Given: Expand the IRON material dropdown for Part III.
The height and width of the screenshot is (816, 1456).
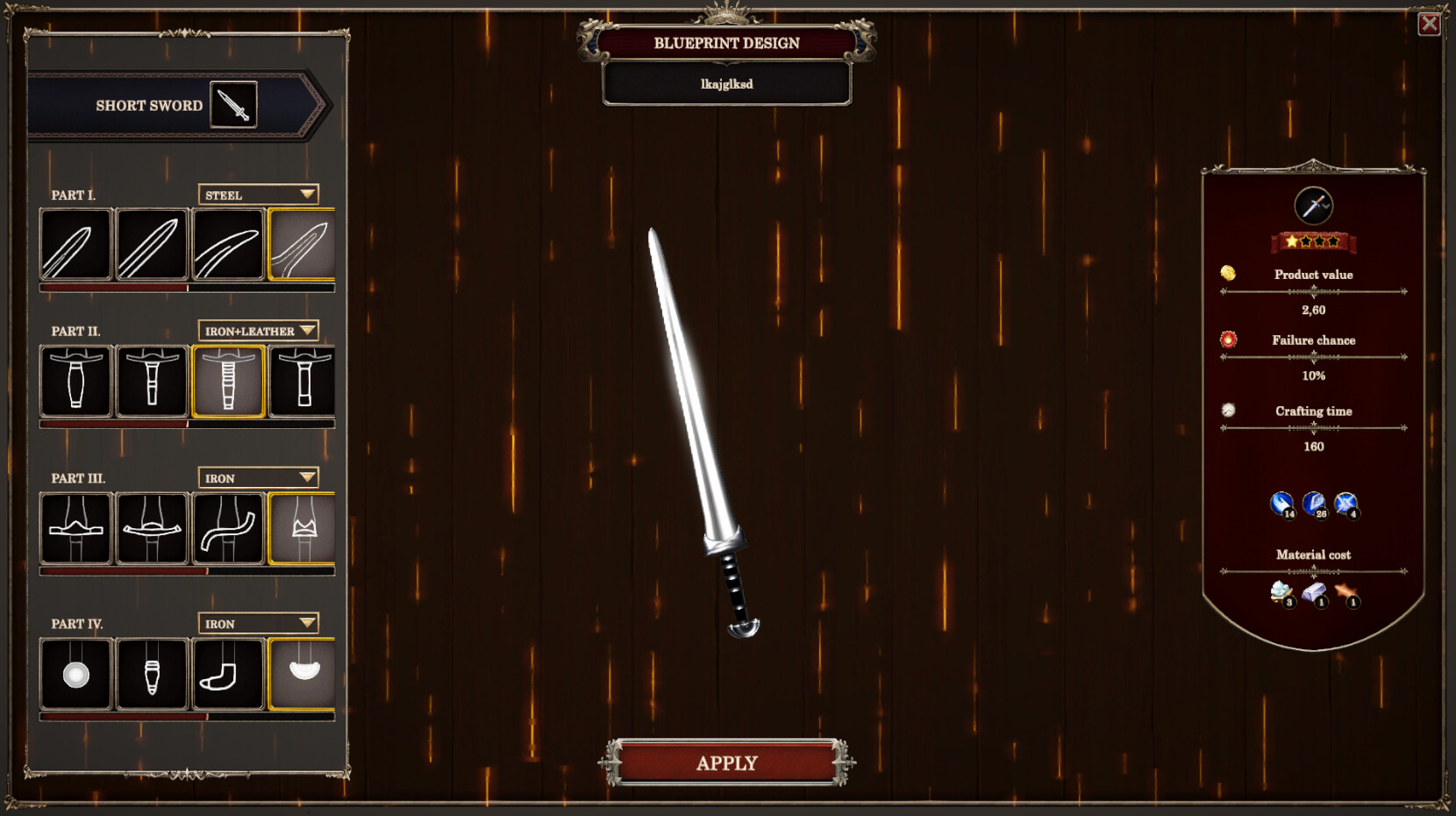Looking at the screenshot, I should [258, 478].
